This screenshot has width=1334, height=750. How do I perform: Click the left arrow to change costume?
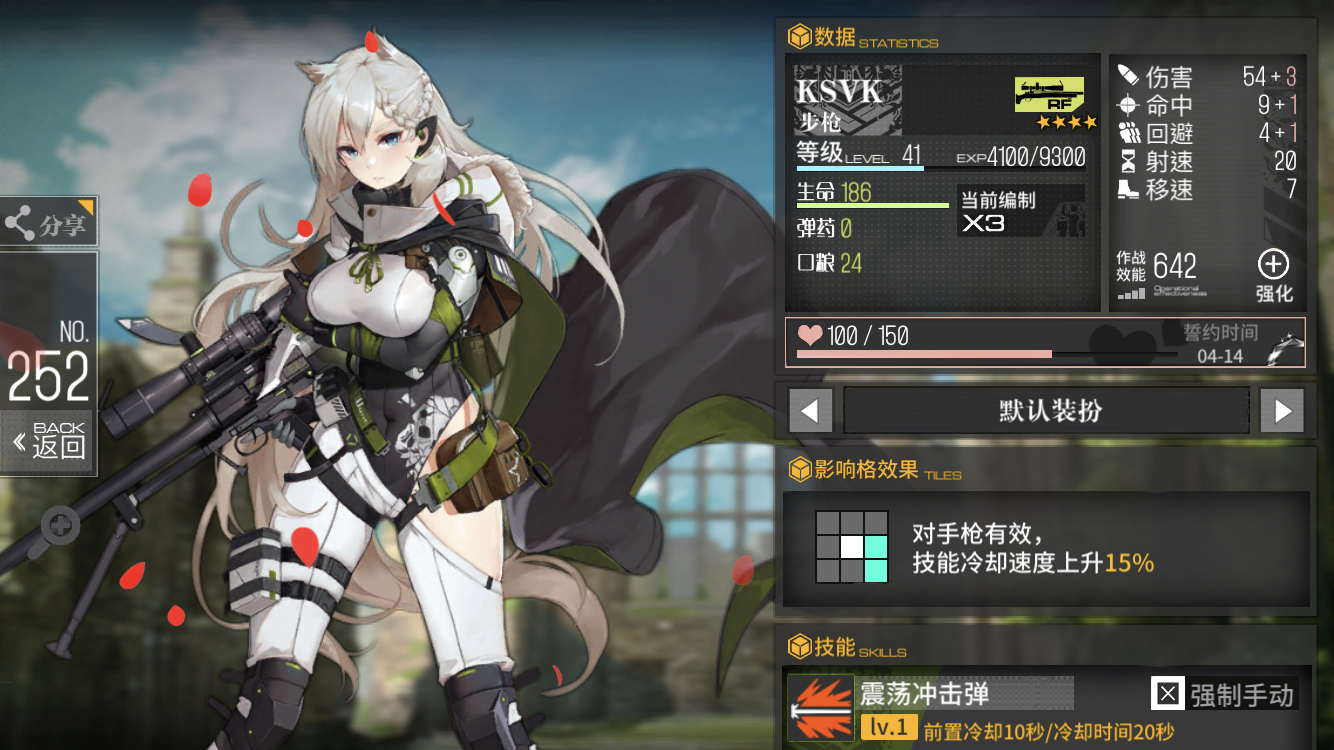(810, 410)
